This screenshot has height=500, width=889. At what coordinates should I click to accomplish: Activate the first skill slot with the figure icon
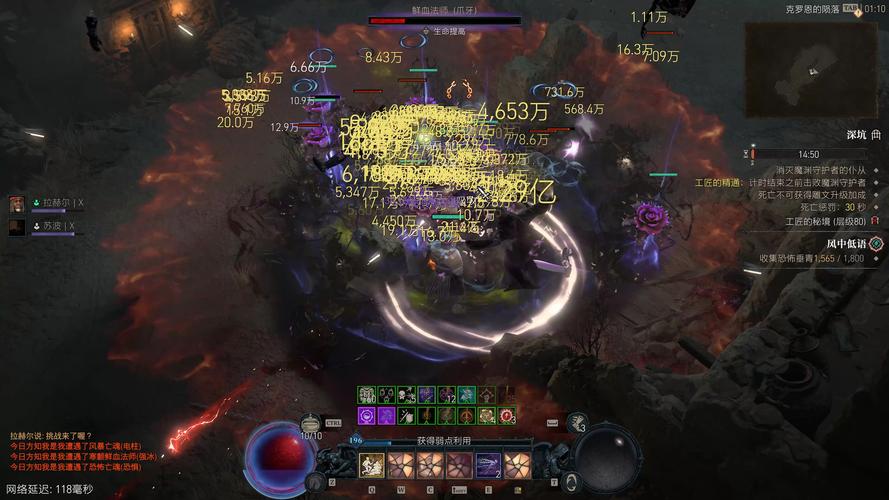[x=372, y=464]
